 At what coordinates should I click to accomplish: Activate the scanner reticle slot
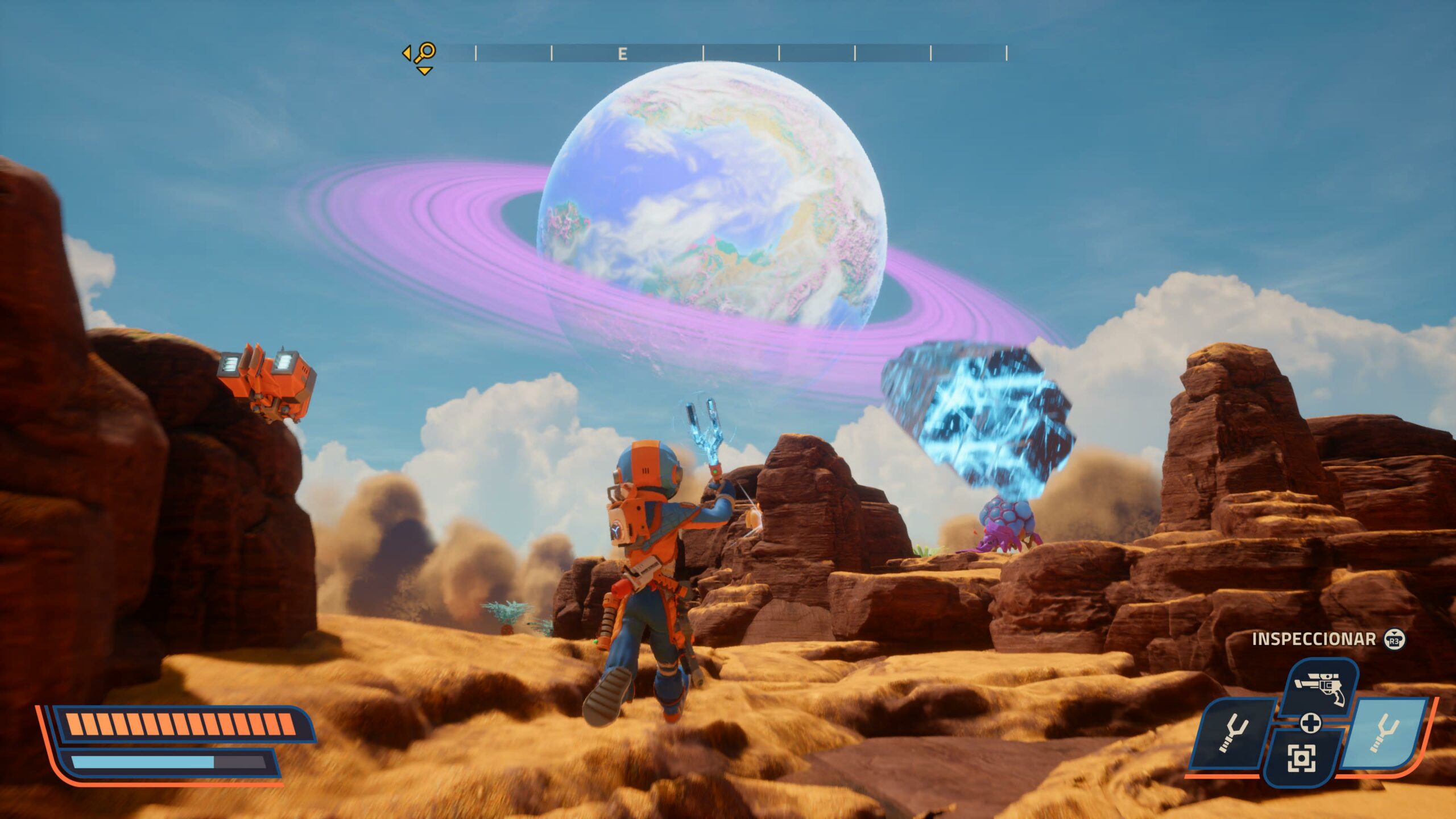click(x=1301, y=758)
